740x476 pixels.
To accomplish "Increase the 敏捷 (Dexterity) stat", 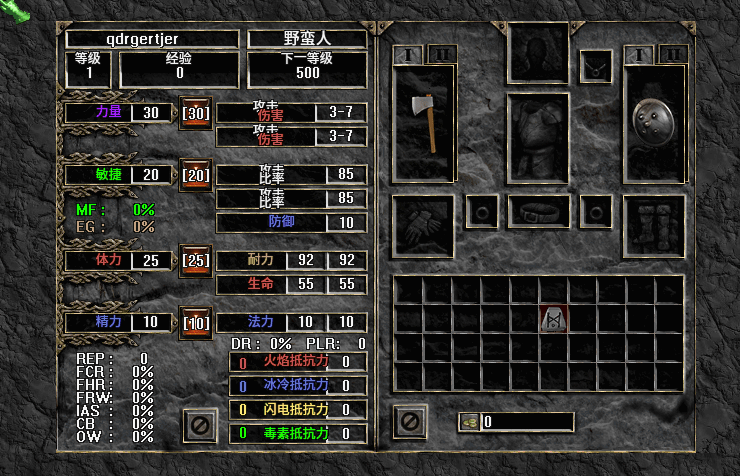I will click(193, 174).
